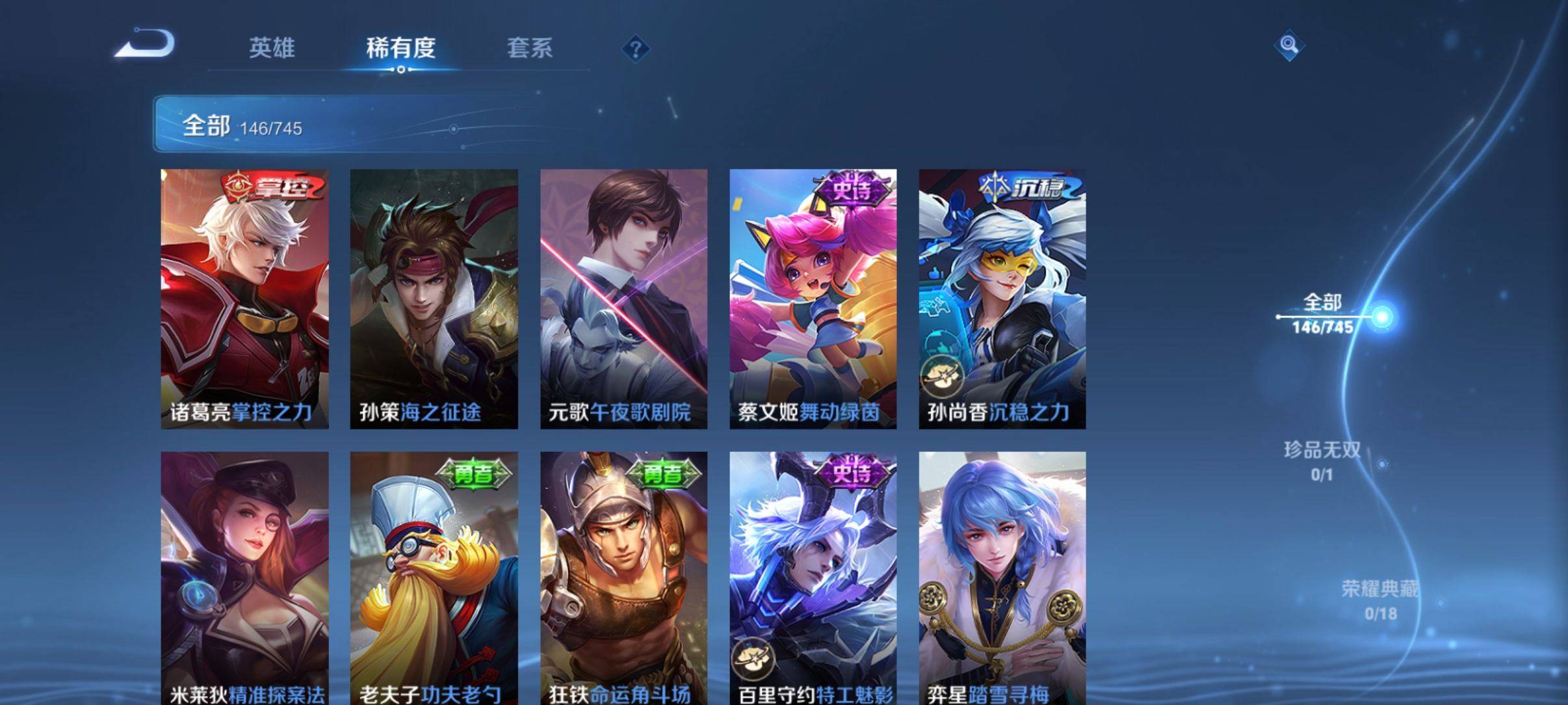Go back using the return arrow

[x=145, y=44]
